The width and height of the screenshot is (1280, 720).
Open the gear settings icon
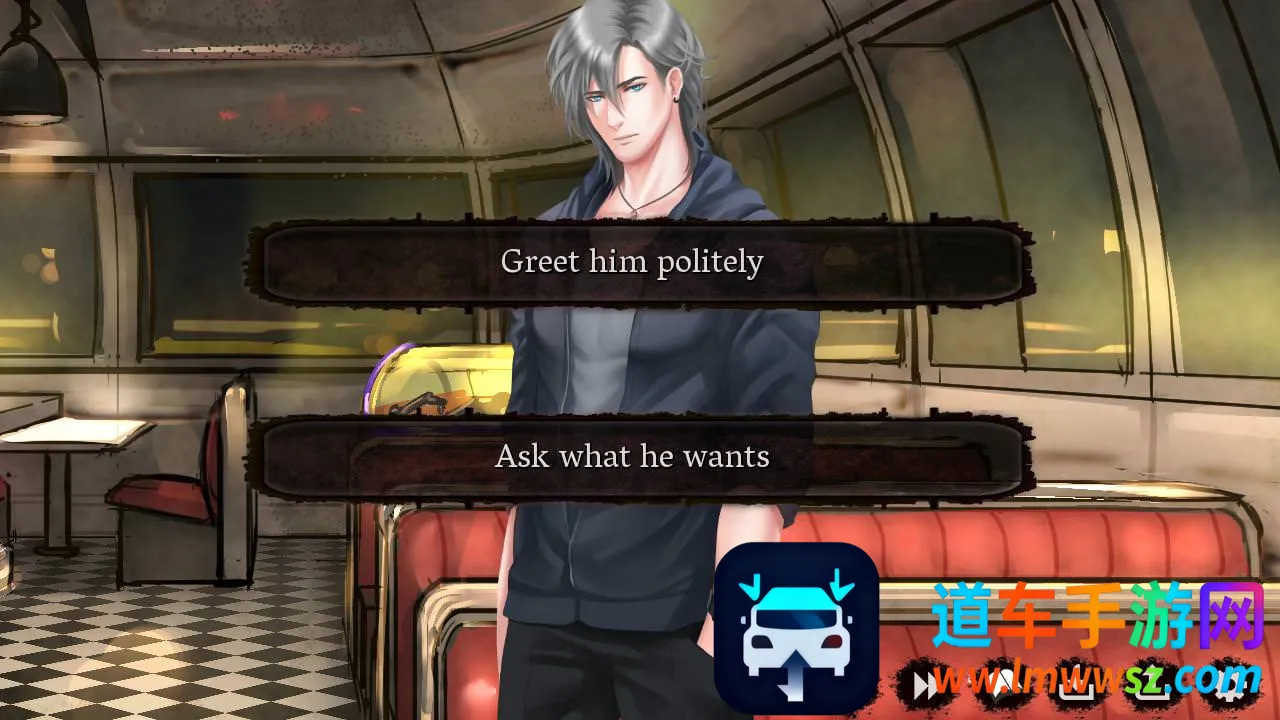1232,684
